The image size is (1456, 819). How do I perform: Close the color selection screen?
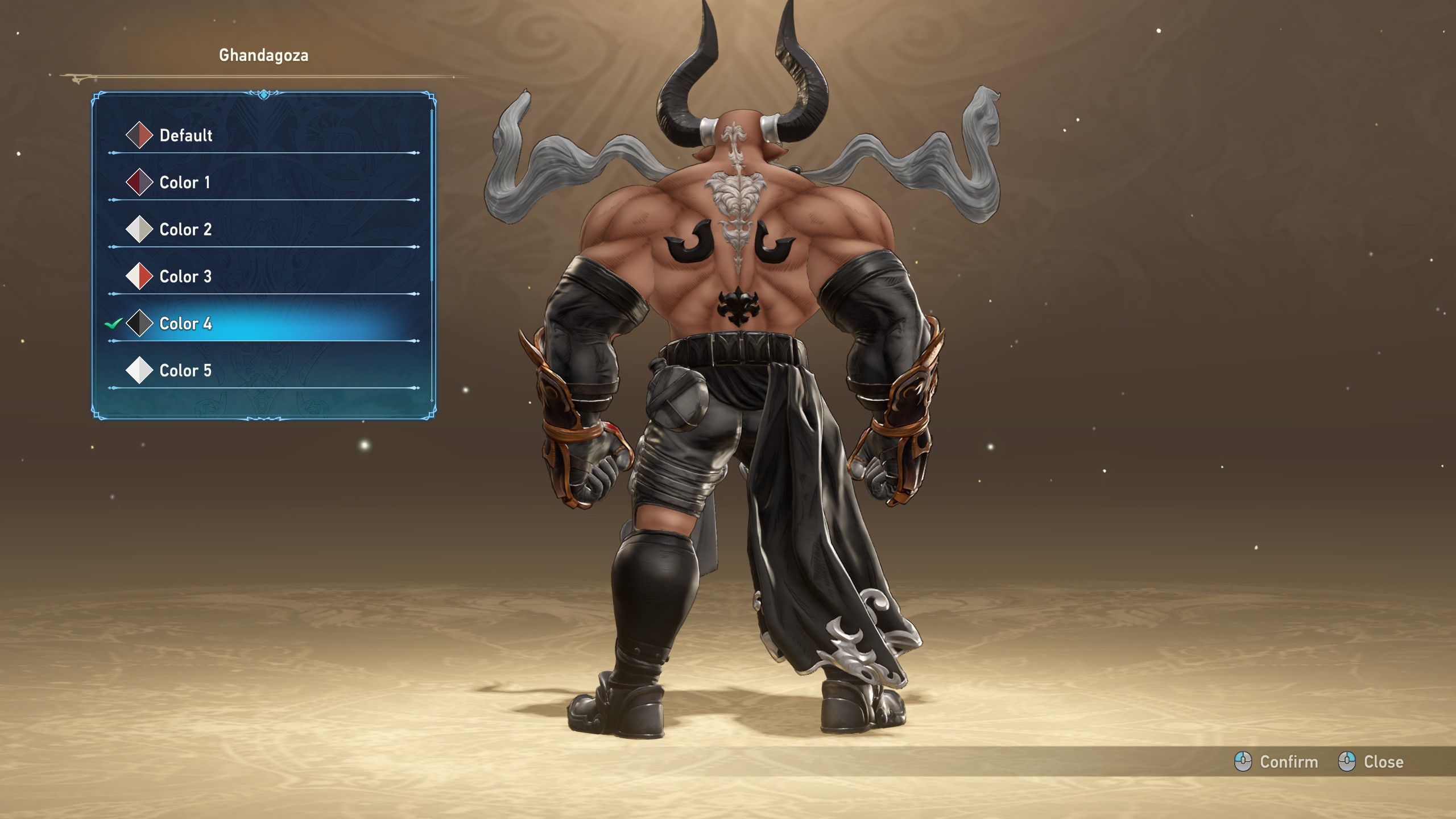coord(1371,762)
